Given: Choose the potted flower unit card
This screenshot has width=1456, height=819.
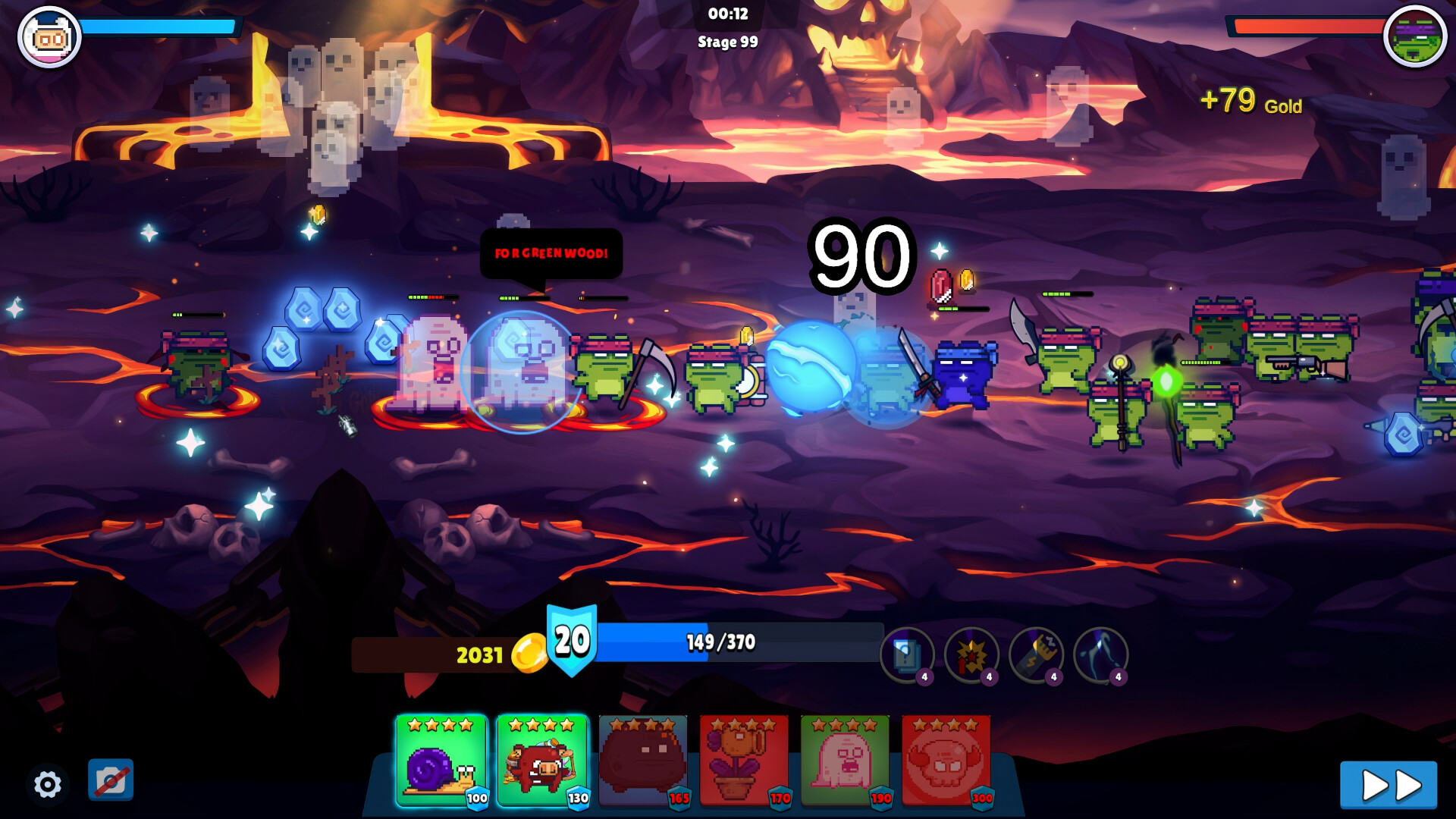Looking at the screenshot, I should click(x=744, y=761).
